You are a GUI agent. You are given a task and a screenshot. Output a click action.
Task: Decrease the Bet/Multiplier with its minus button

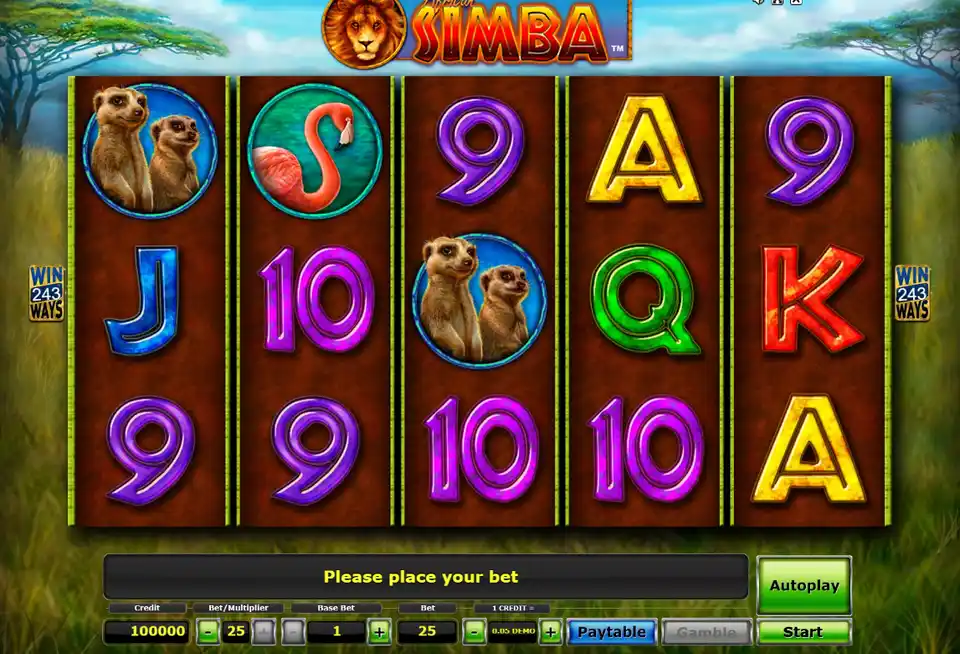[x=207, y=632]
